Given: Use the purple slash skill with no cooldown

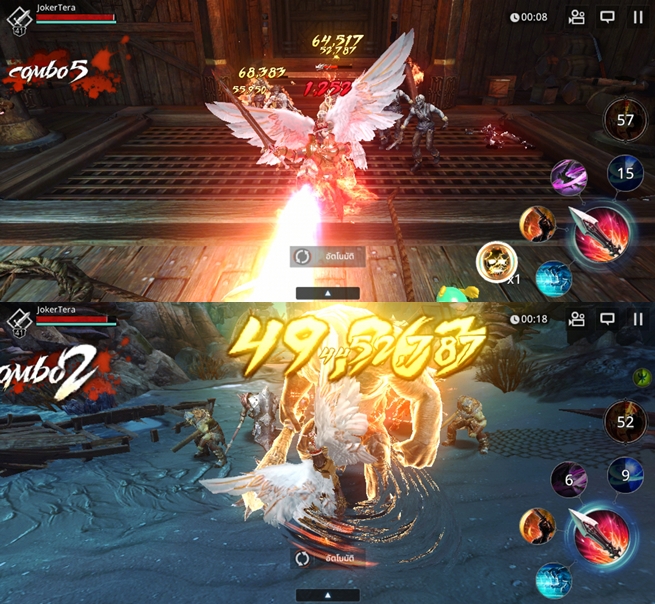Looking at the screenshot, I should (x=568, y=177).
